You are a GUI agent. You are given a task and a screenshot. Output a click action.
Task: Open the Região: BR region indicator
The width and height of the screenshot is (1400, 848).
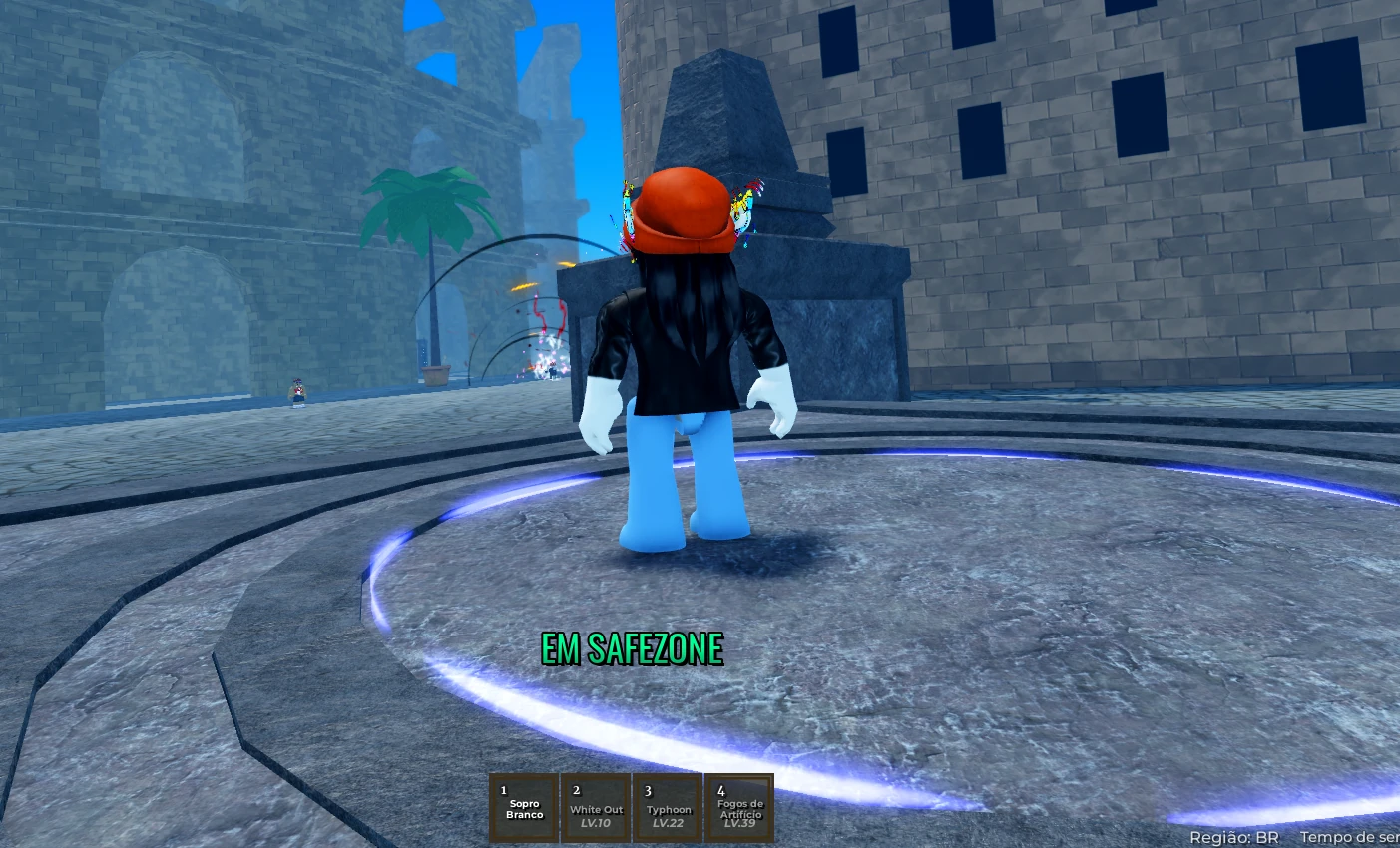click(x=1236, y=837)
